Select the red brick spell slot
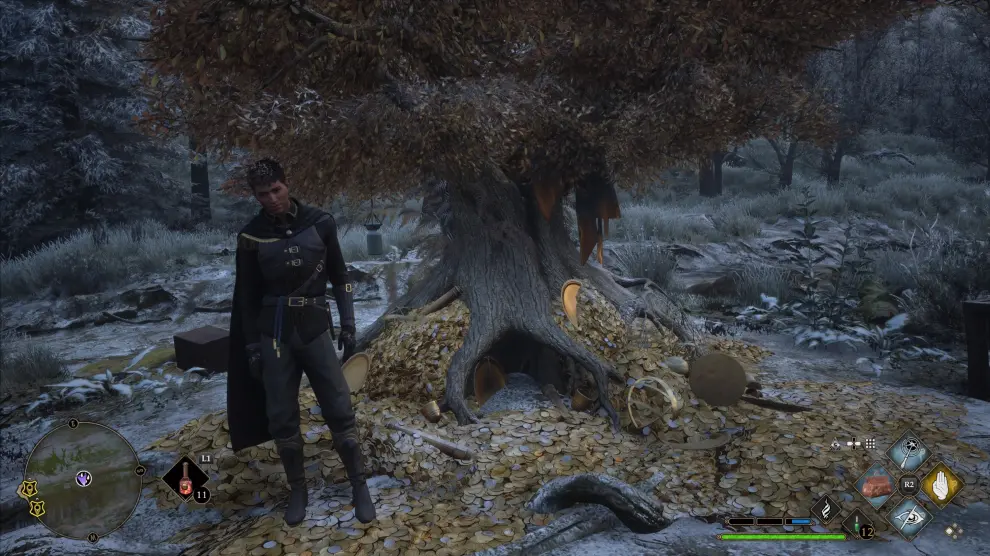Image resolution: width=990 pixels, height=556 pixels. coord(876,486)
